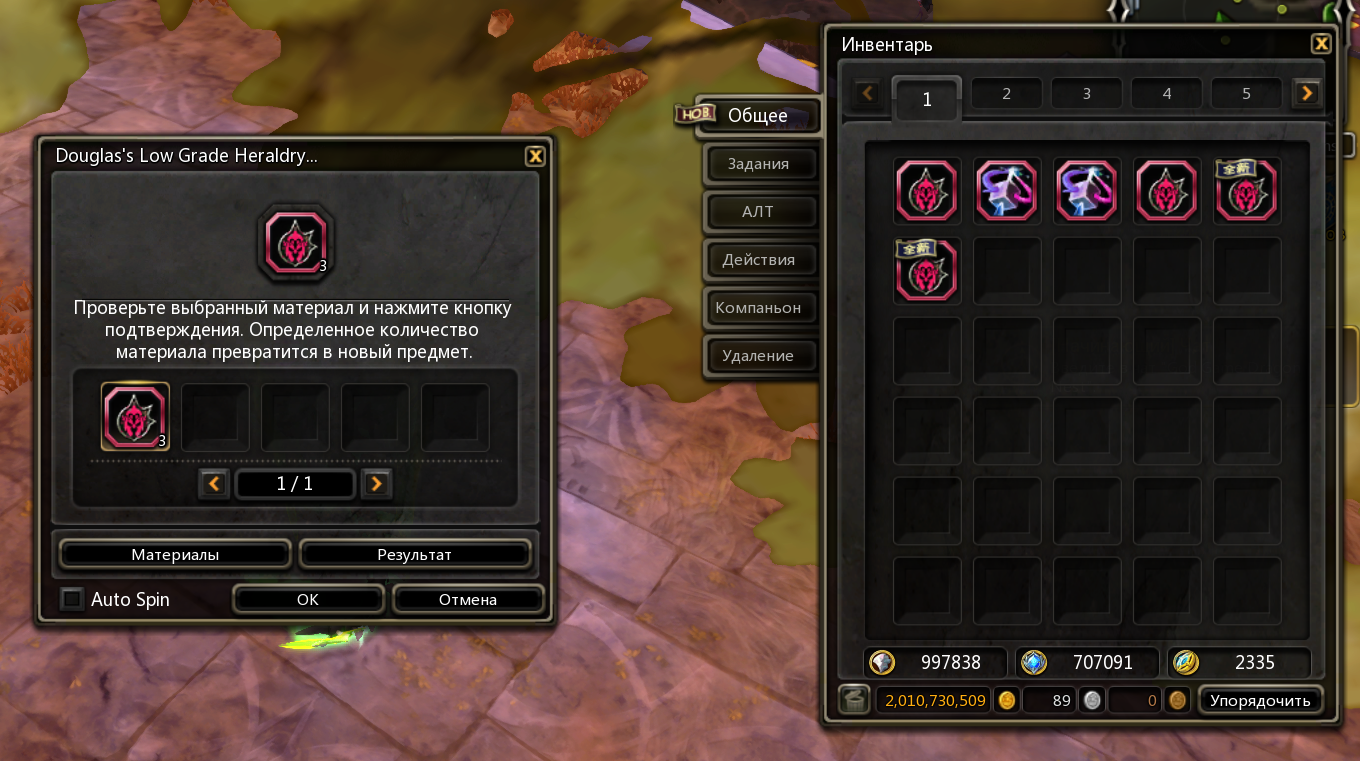Screen dimensions: 1360x761
Task: Close the Инвентарь window
Action: pyautogui.click(x=1321, y=44)
